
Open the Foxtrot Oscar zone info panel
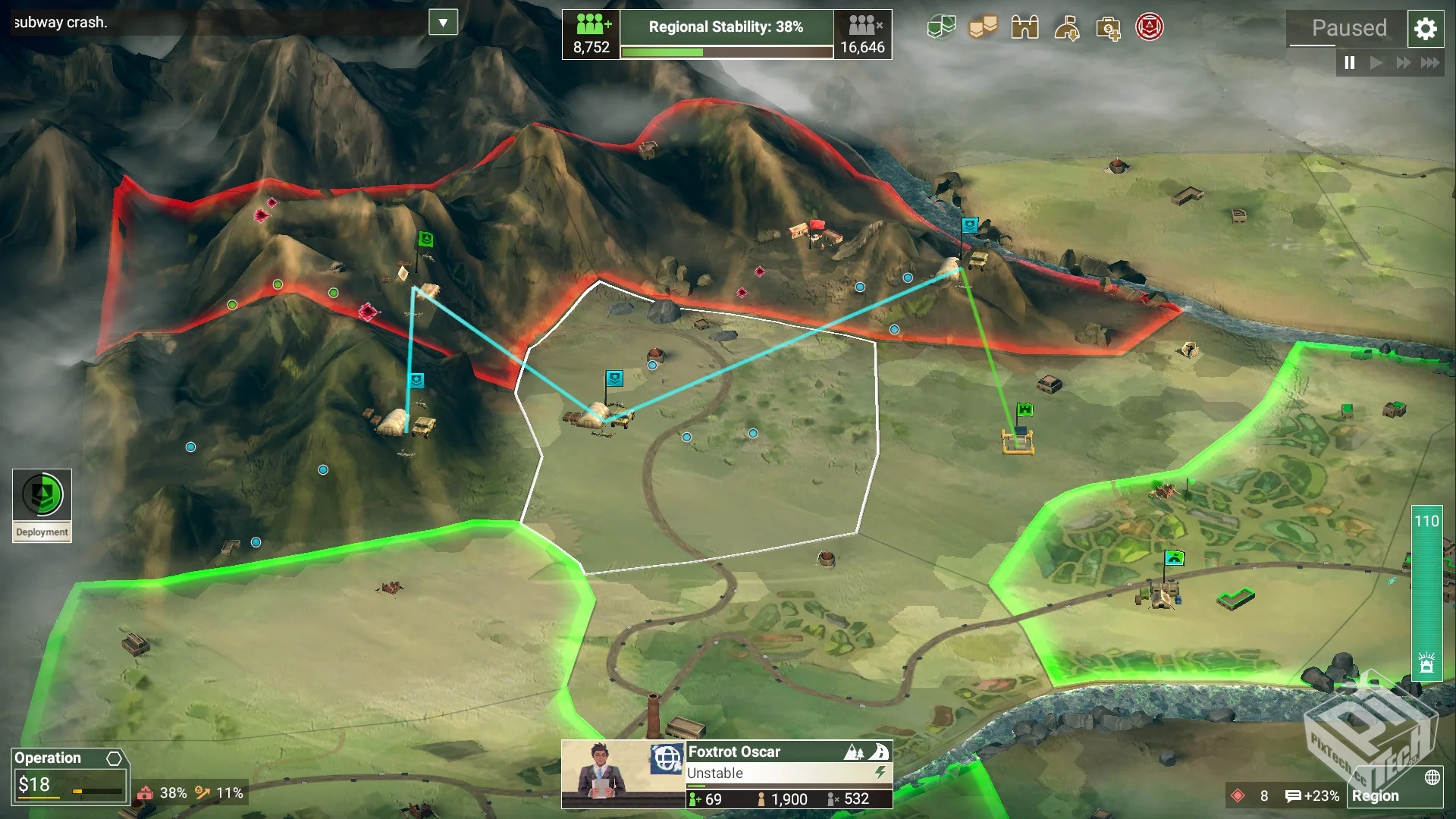(789, 773)
